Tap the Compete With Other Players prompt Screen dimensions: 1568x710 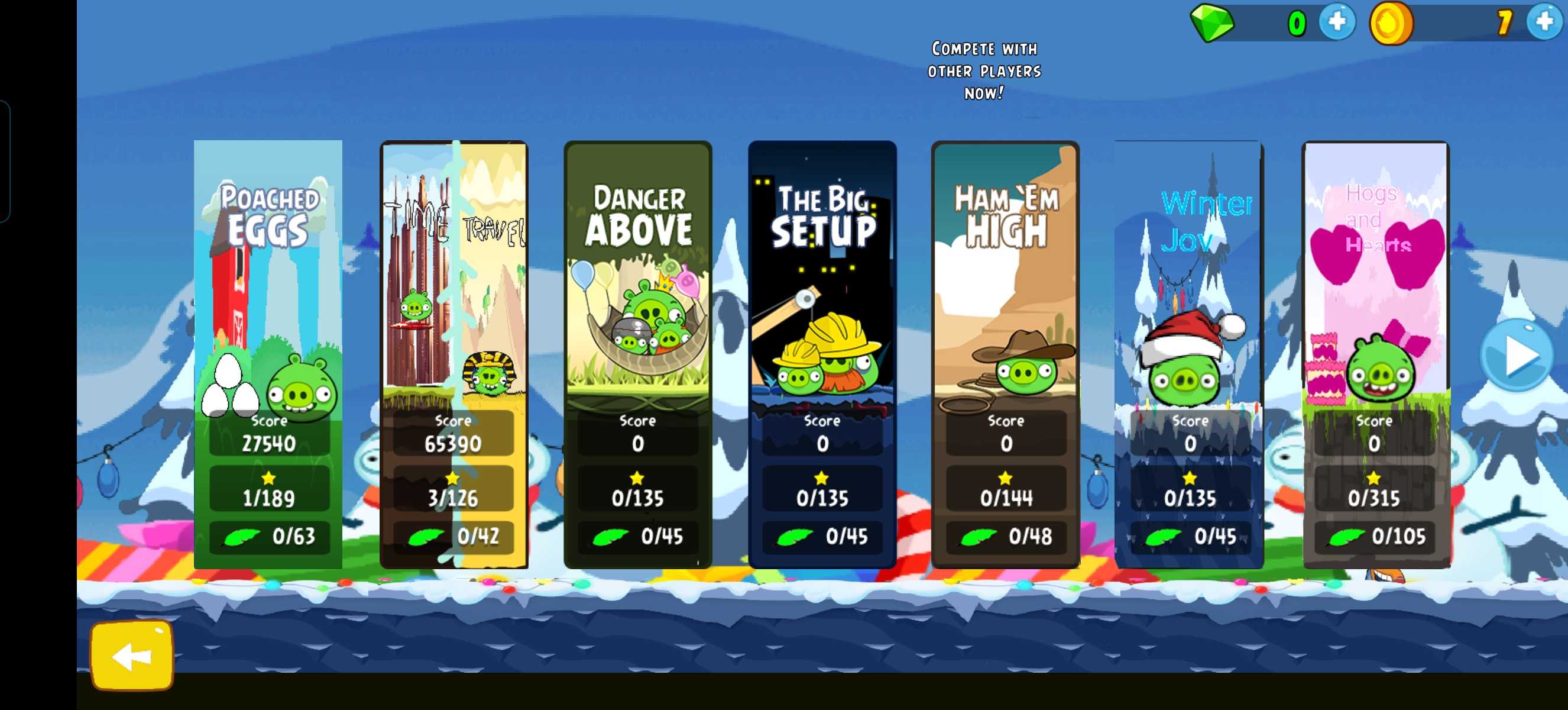[984, 70]
